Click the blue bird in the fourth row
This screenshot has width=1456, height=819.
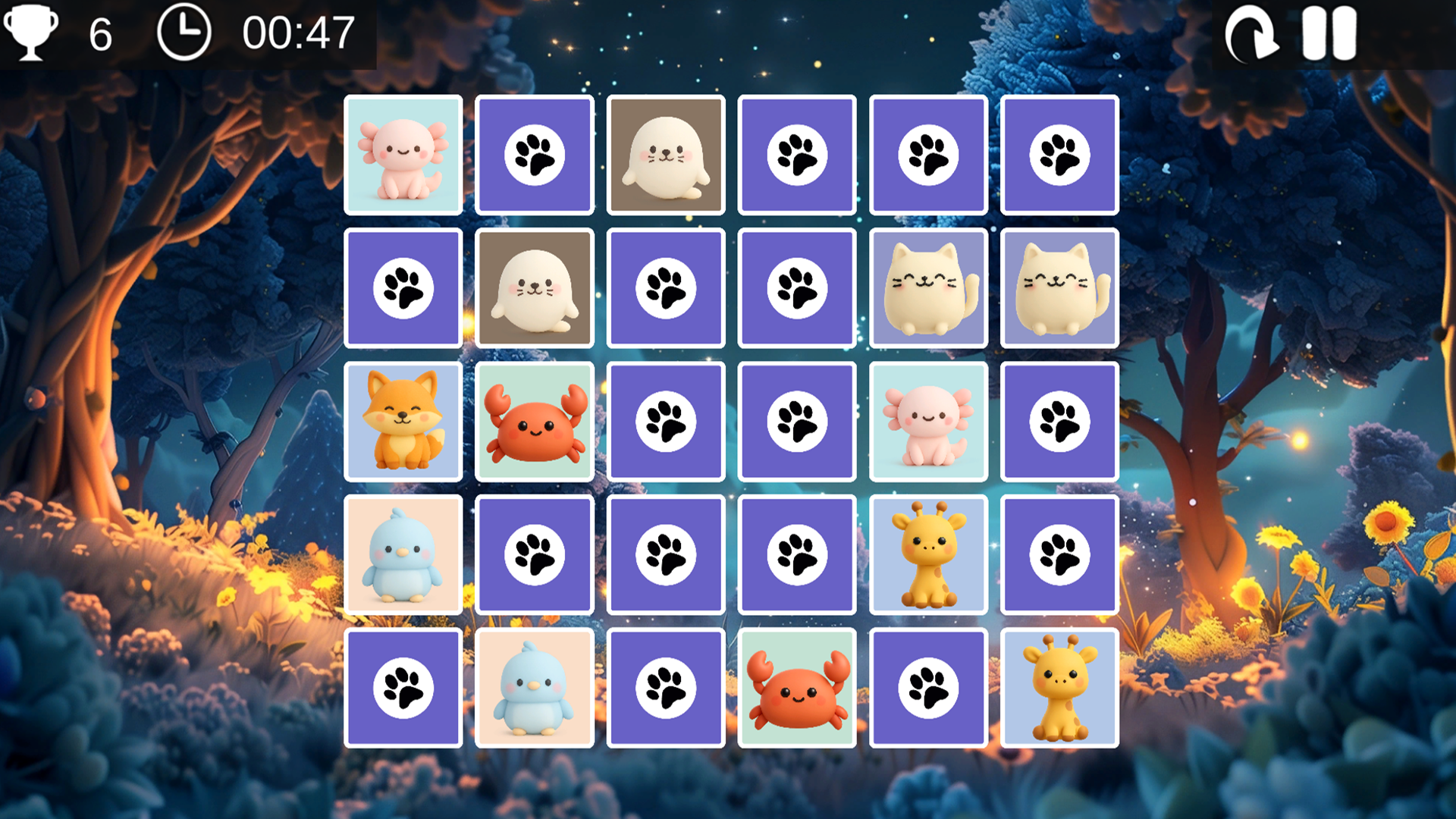pos(403,553)
